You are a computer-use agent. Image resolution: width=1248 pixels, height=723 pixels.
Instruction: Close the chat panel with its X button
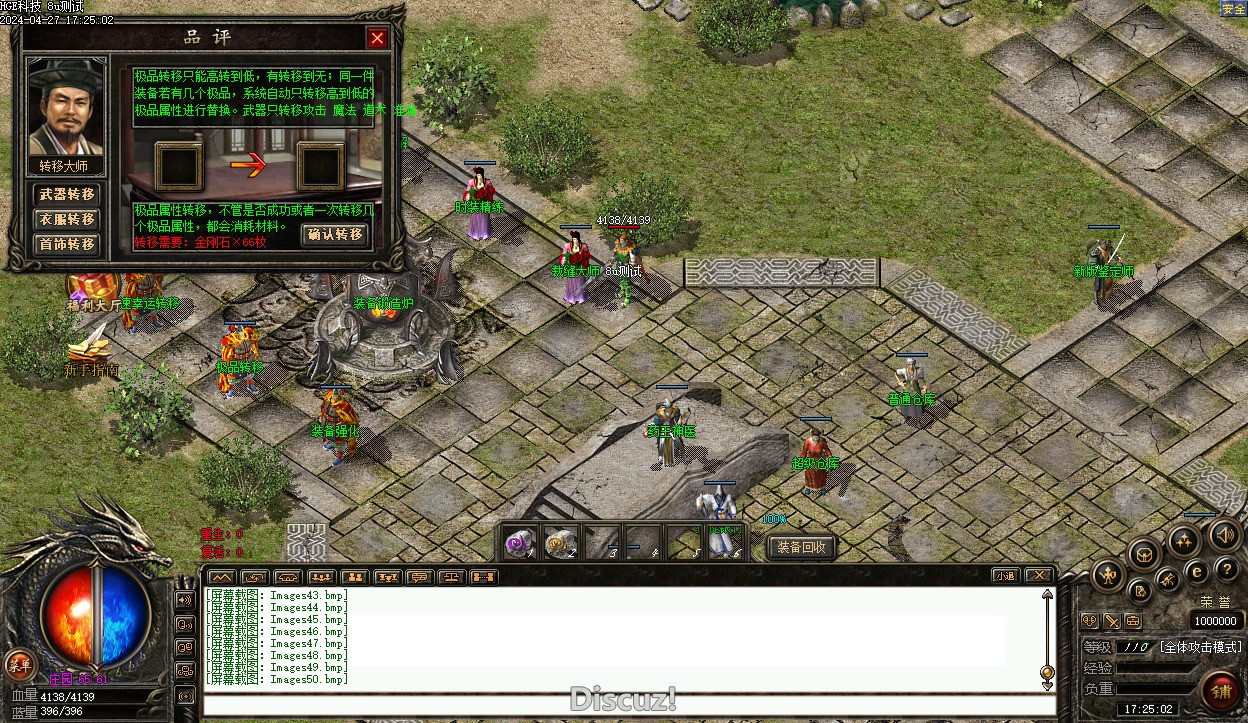[1039, 576]
